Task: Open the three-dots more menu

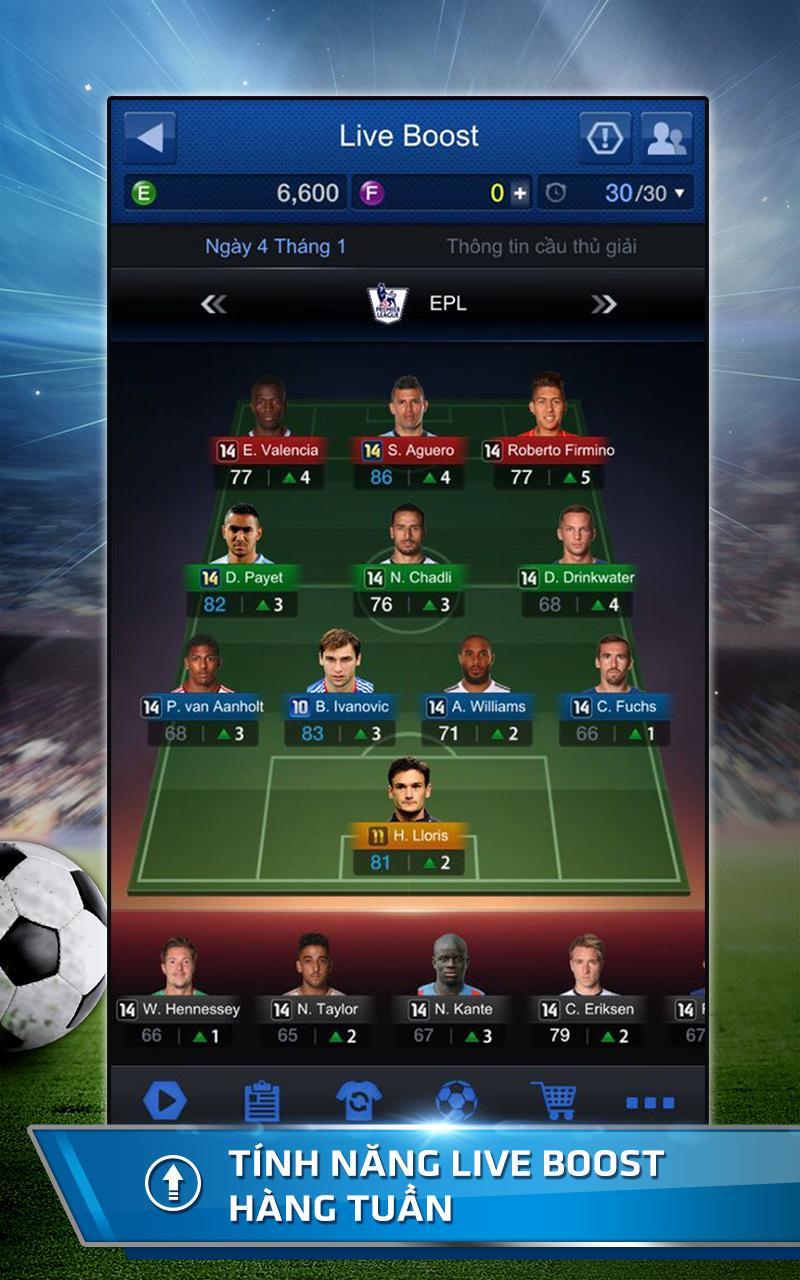Action: coord(650,1102)
